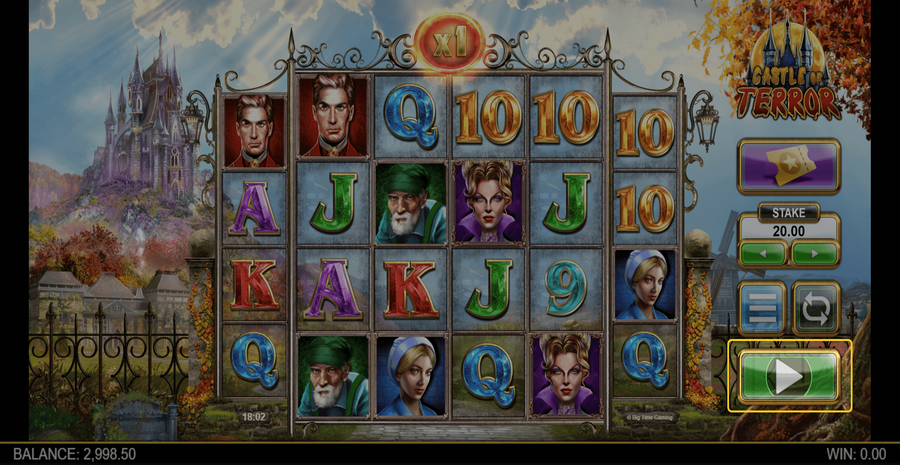Activate autoplay with the loop arrows button
900x465 pixels.
816,308
